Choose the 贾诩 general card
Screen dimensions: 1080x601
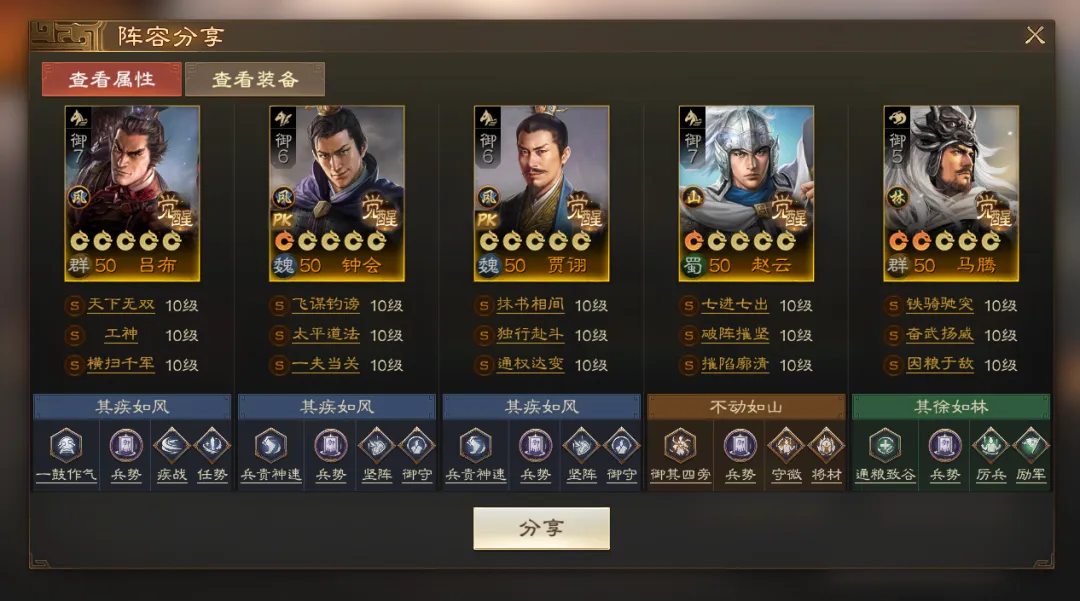coord(541,192)
